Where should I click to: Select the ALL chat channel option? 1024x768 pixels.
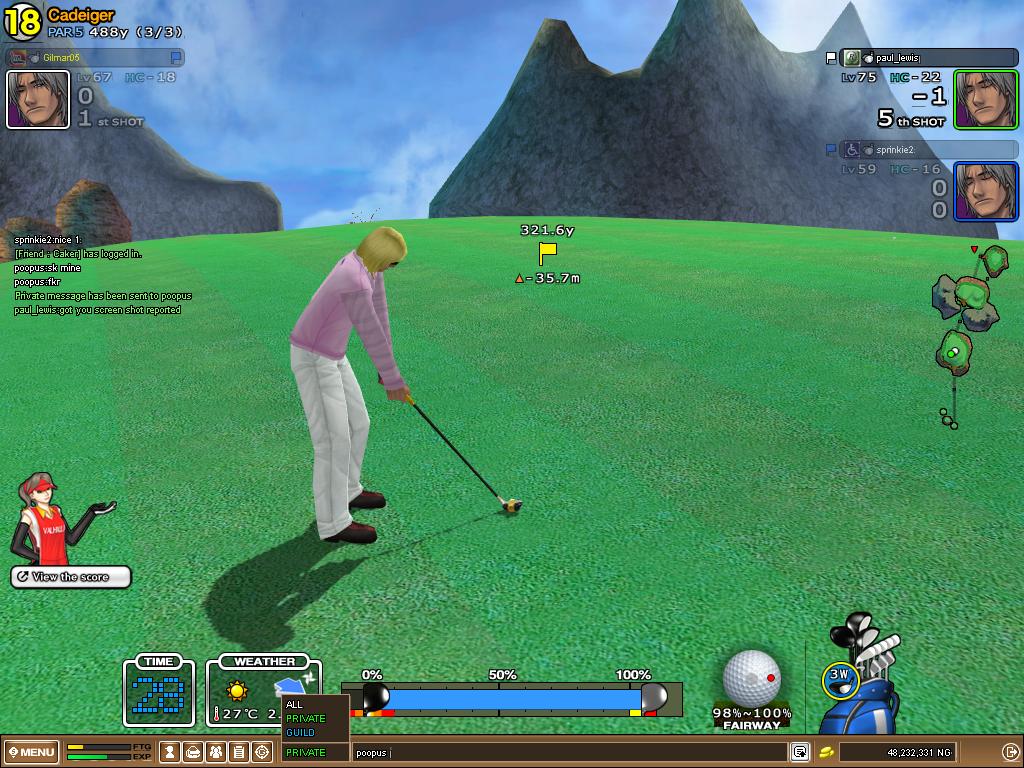click(x=294, y=704)
